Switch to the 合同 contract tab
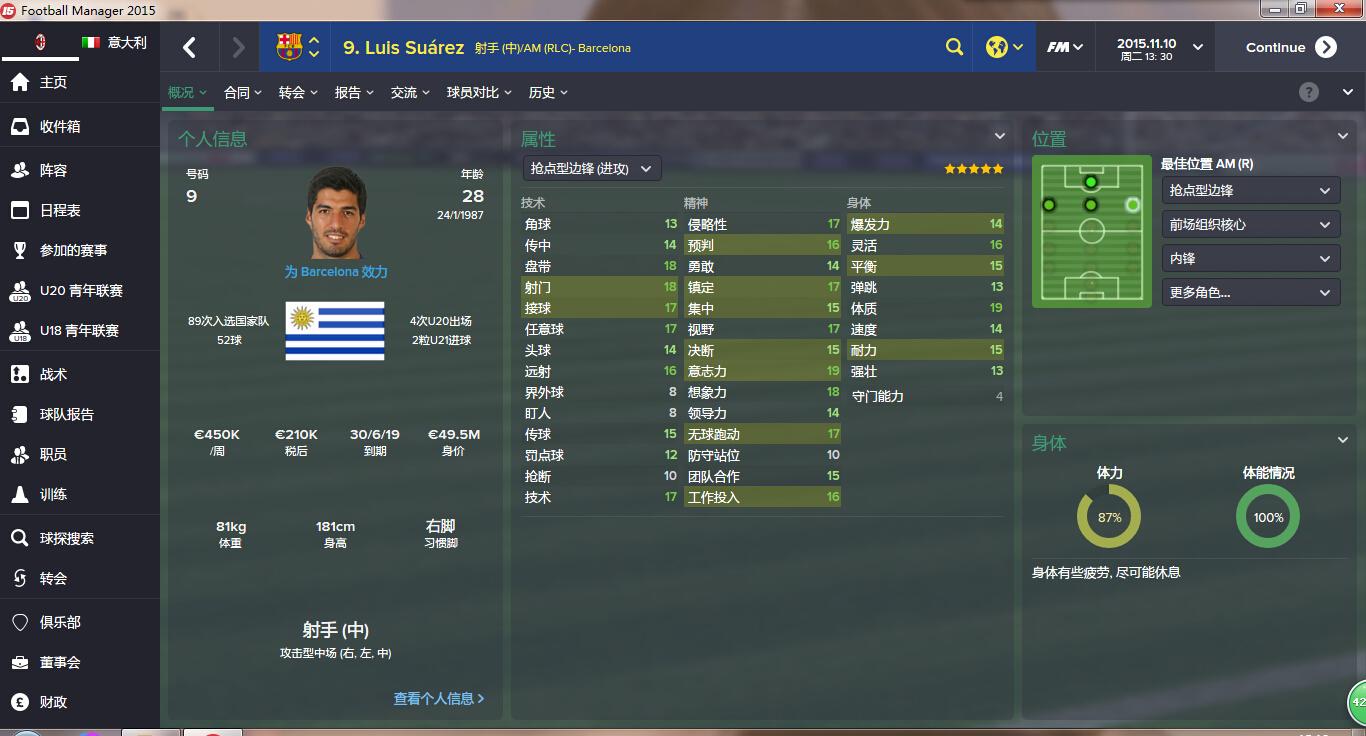This screenshot has width=1366, height=736. pos(242,93)
